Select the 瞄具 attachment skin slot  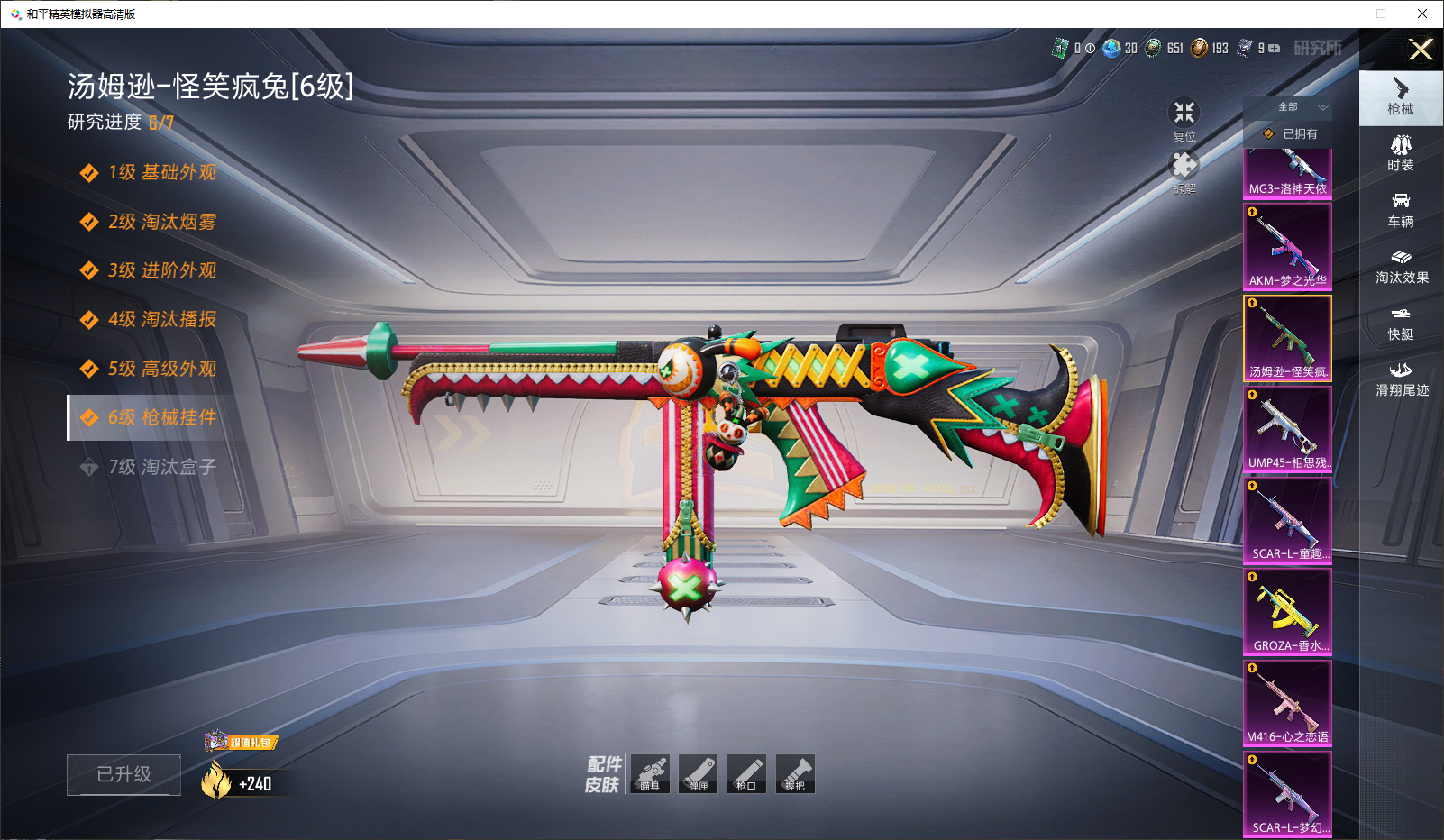pos(650,774)
